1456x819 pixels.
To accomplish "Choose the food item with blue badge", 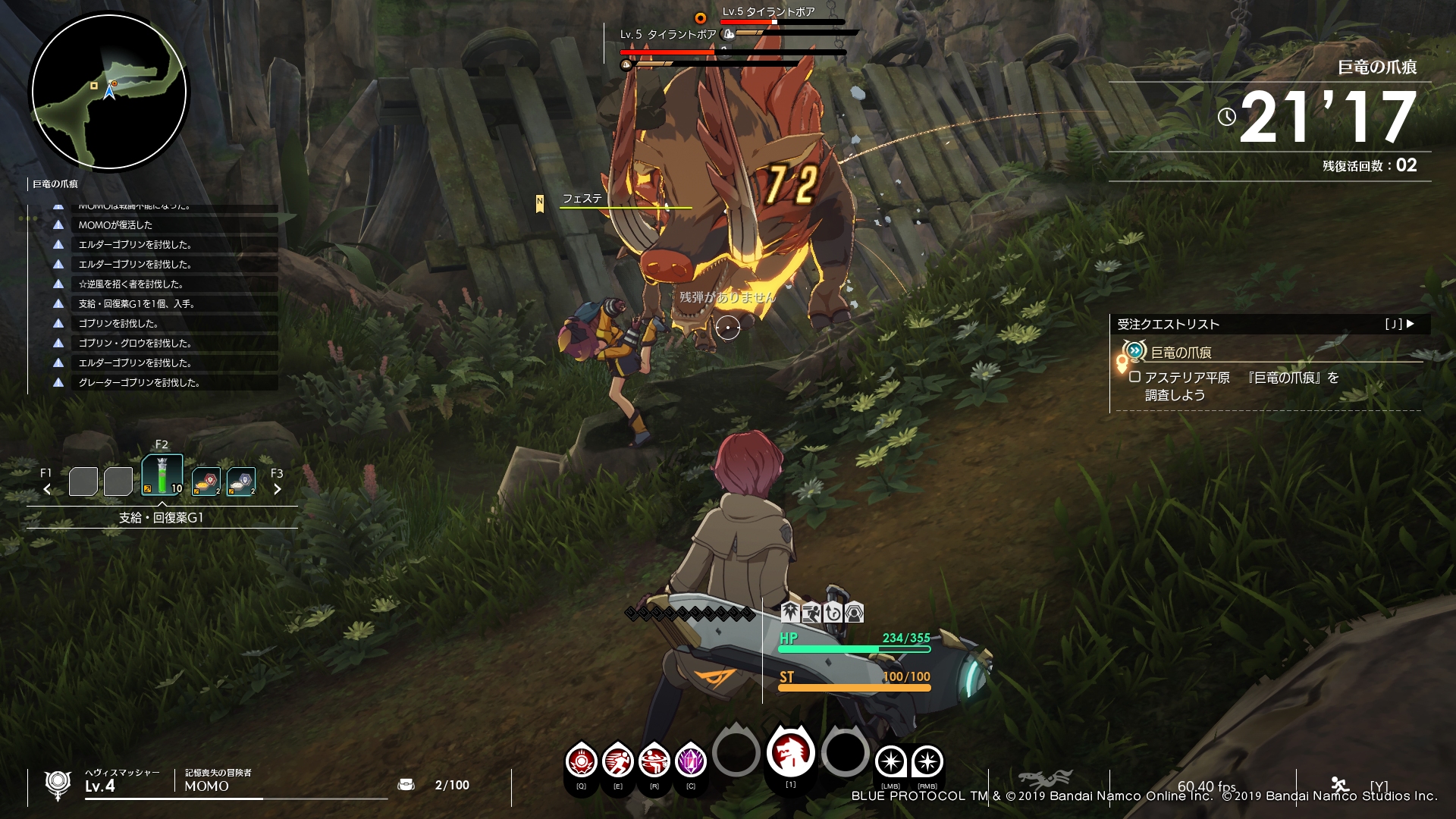I will click(x=241, y=482).
